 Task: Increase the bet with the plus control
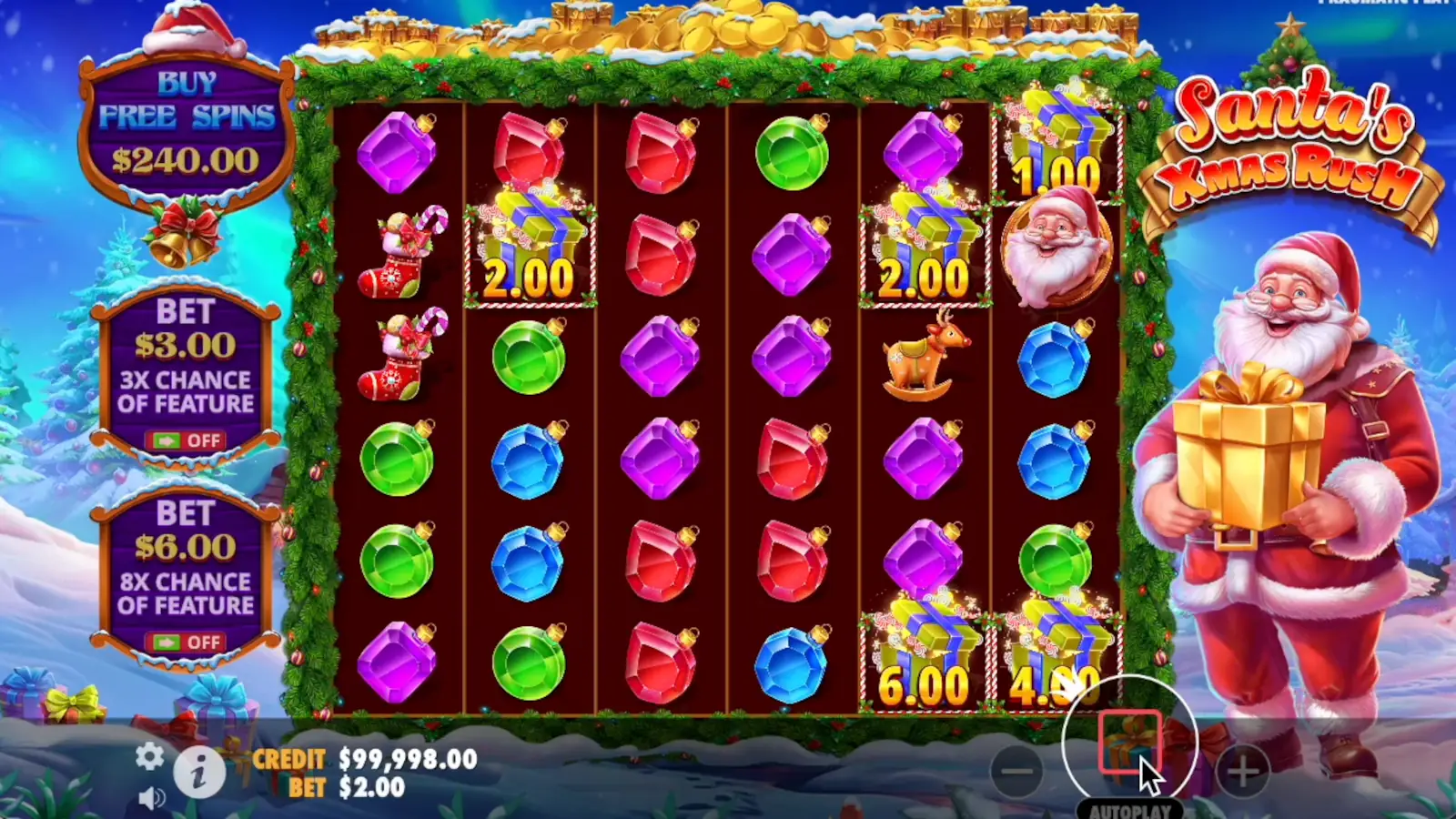(1243, 769)
